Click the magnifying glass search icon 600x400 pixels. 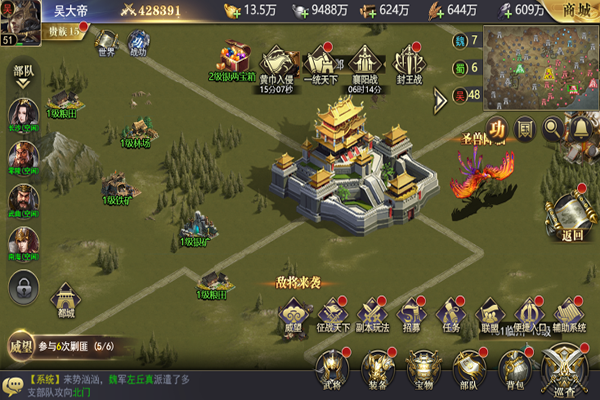pyautogui.click(x=552, y=128)
